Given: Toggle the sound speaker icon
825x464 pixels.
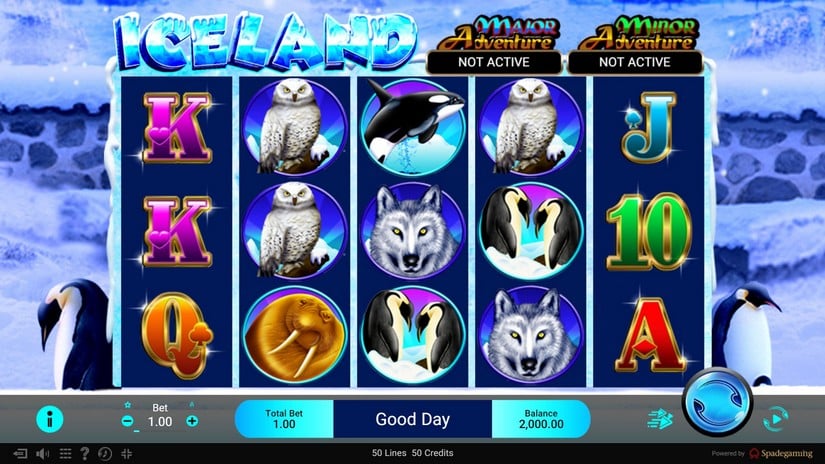Looking at the screenshot, I should click(43, 453).
